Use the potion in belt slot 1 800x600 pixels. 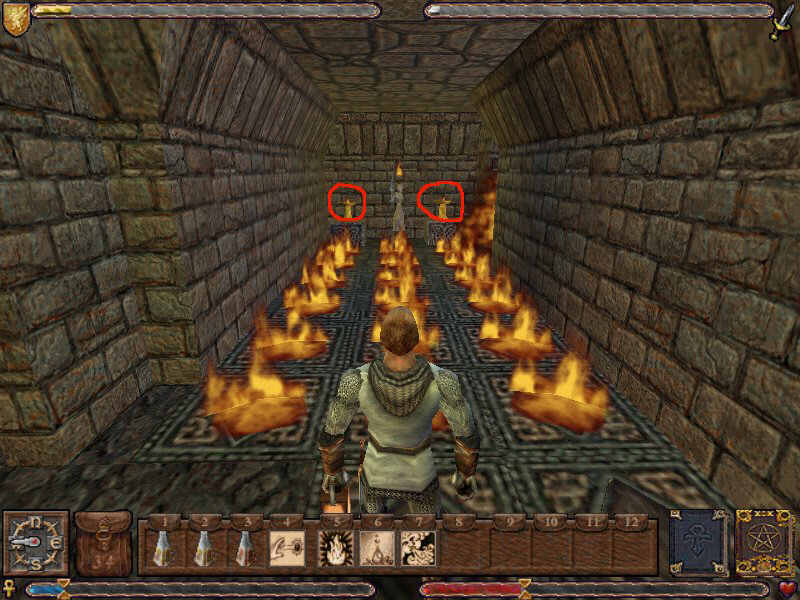point(163,547)
